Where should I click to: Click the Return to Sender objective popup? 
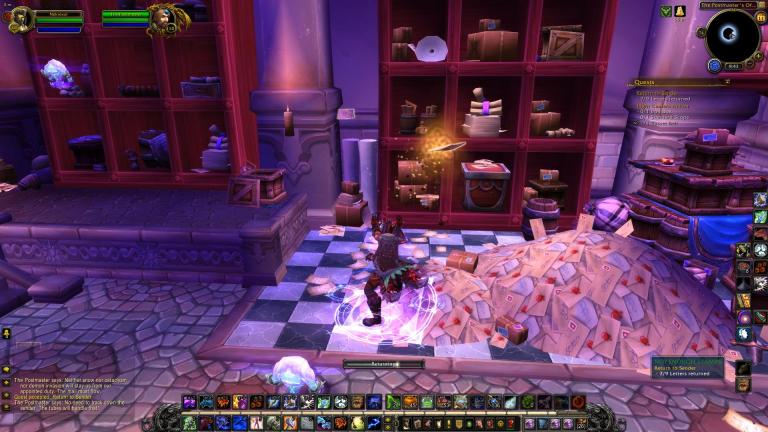(690, 367)
